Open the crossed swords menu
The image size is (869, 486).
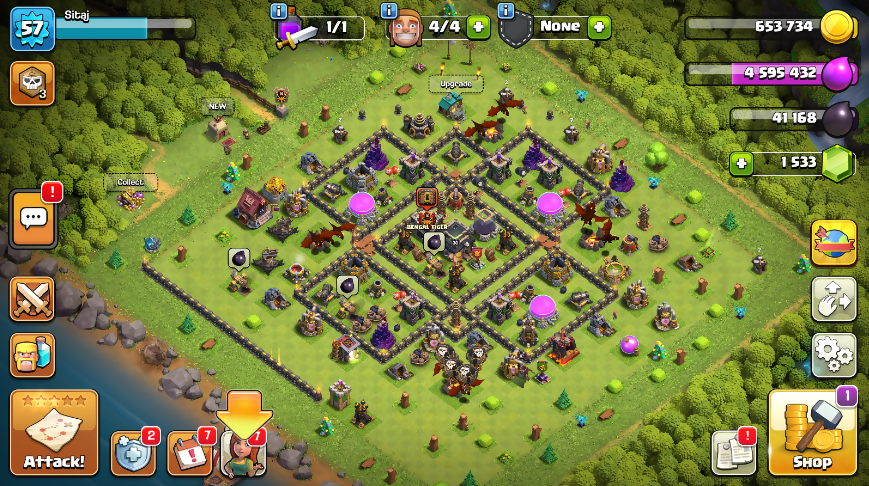point(32,299)
